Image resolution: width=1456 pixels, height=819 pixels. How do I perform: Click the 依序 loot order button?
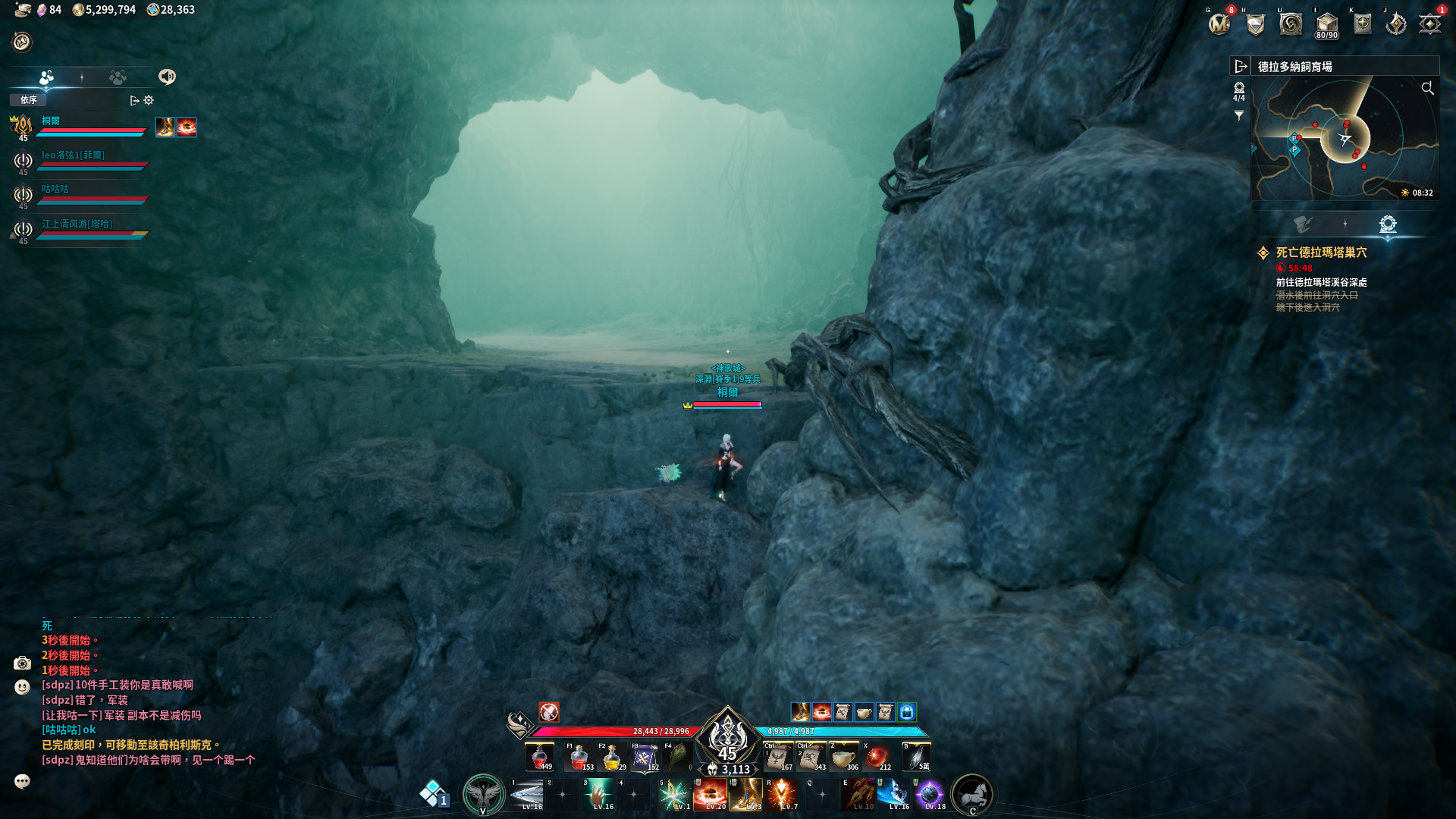click(29, 100)
